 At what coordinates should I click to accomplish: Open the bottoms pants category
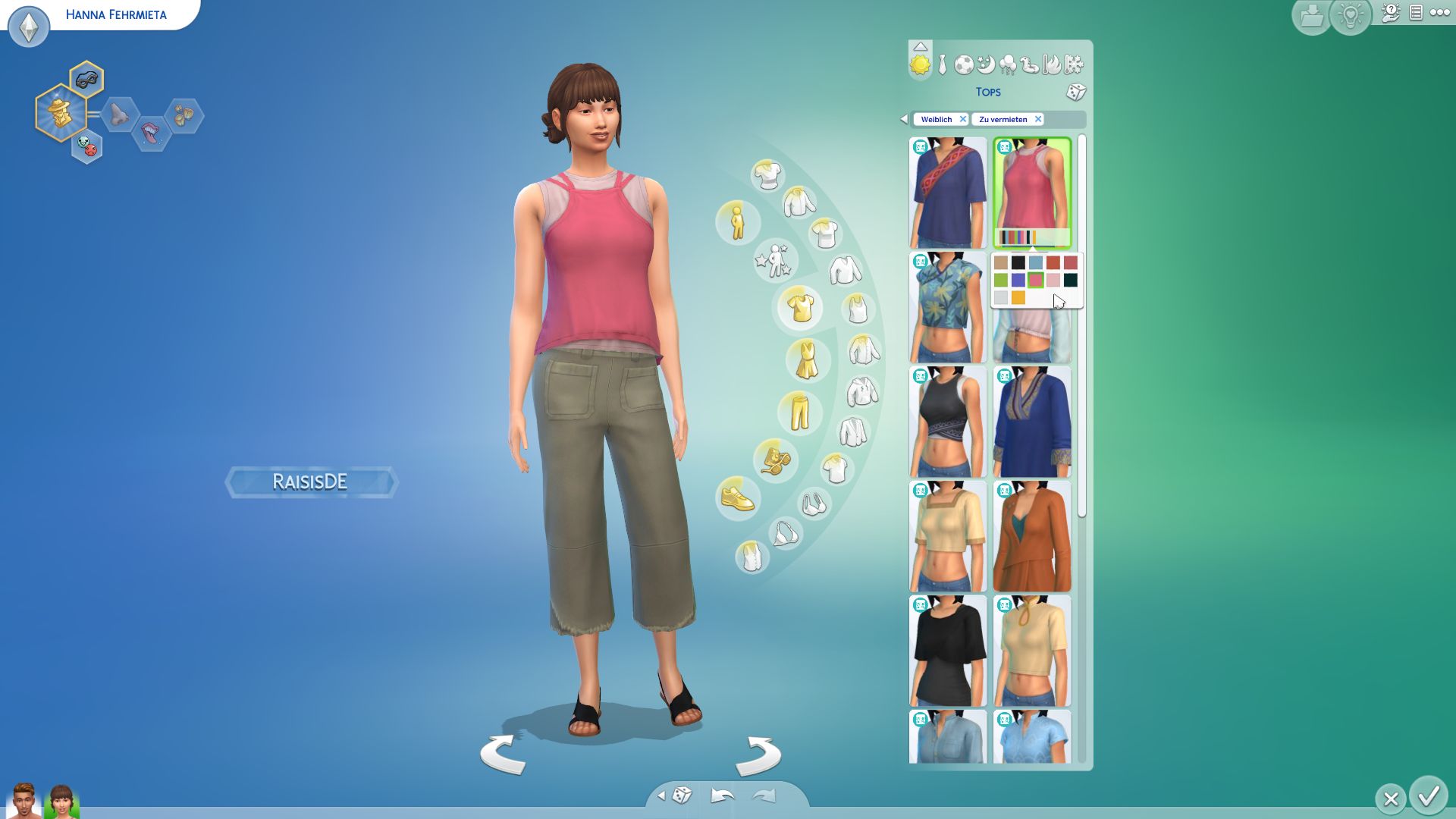(799, 412)
